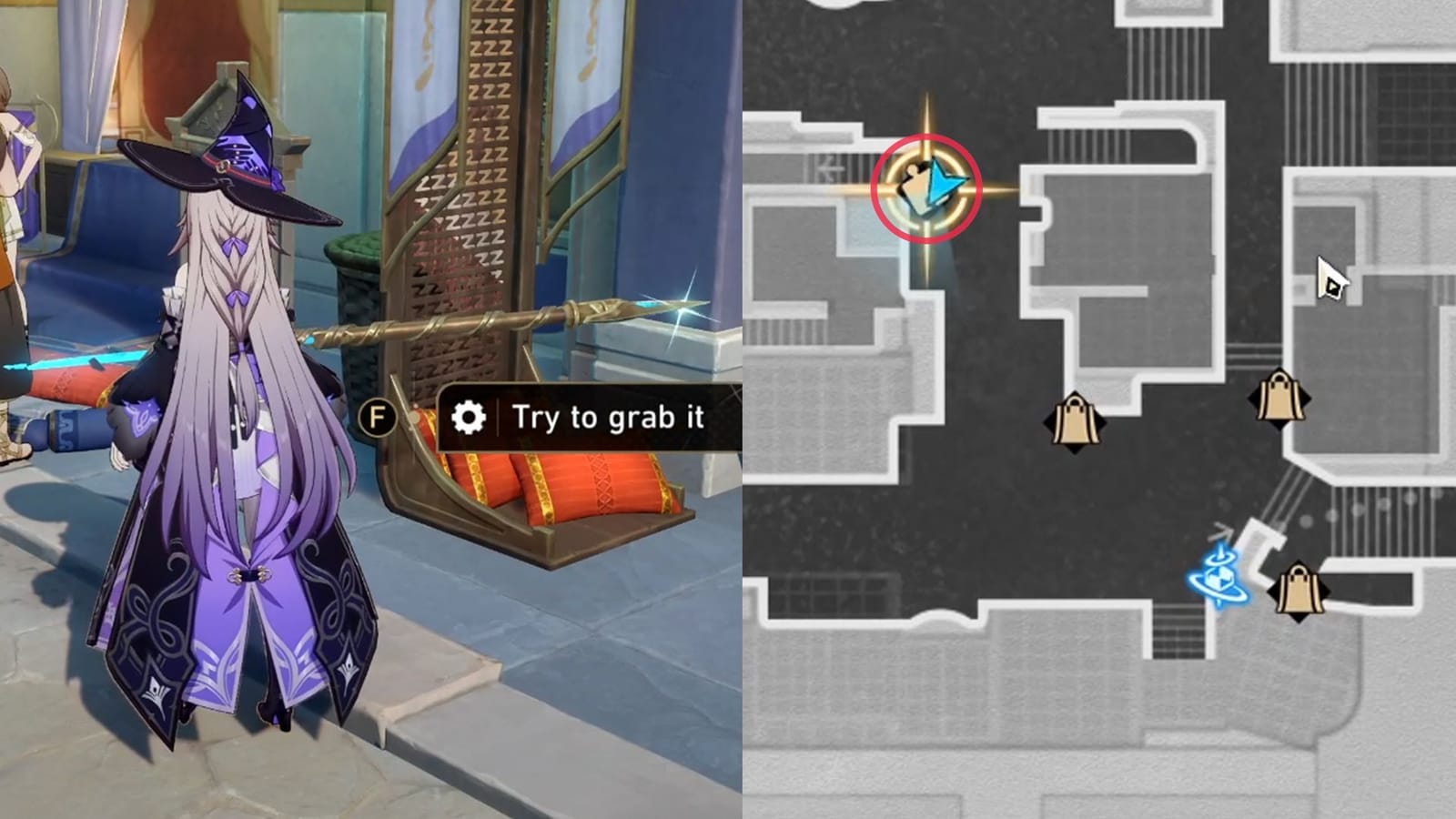Click the shop bag icon near the map's right edge
Screen dimensions: 1456x819
pyautogui.click(x=1280, y=399)
